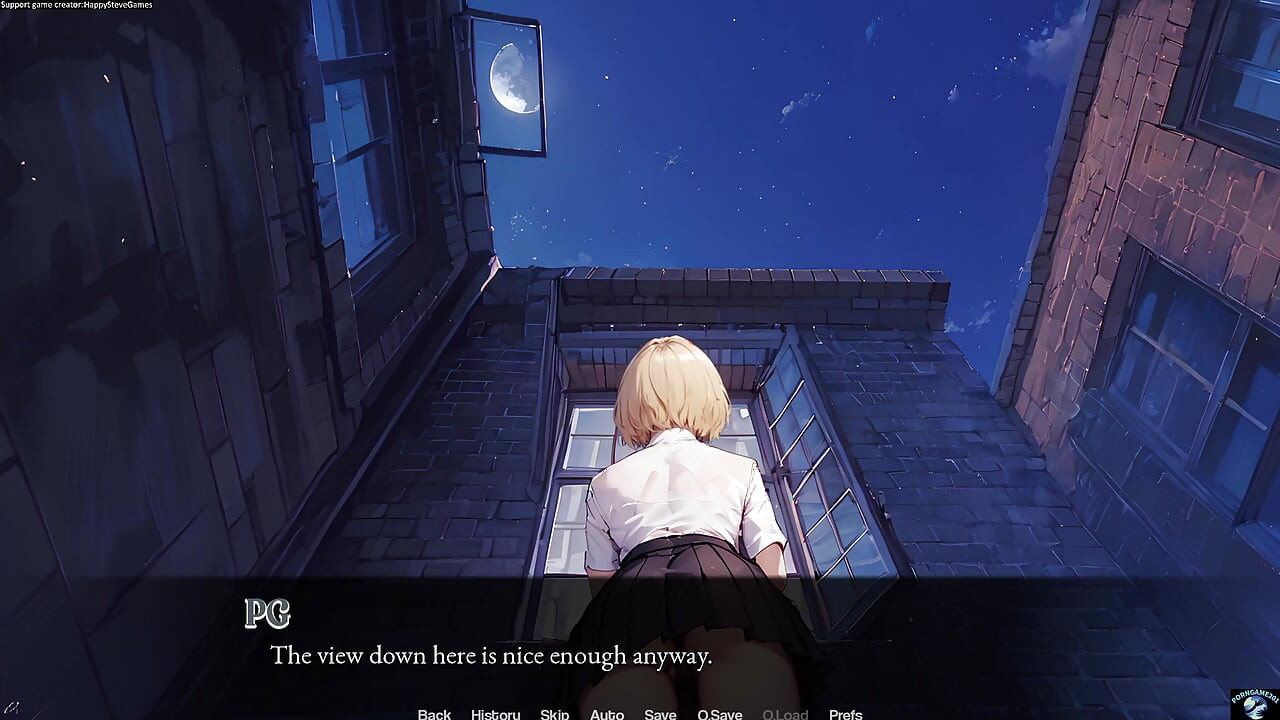Rewind to previous dialogue using Back

coord(434,714)
